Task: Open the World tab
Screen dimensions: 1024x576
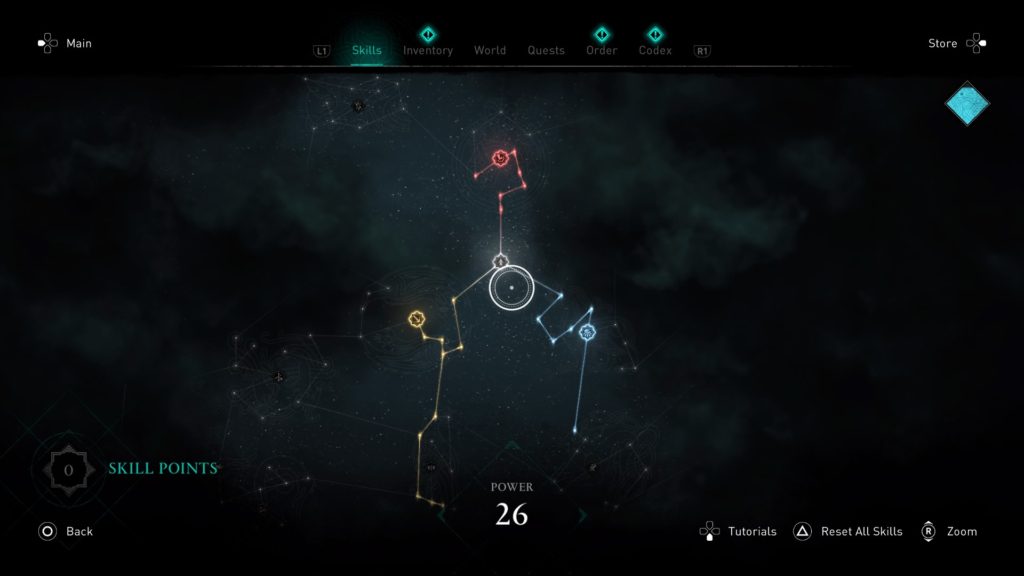Action: pos(490,50)
